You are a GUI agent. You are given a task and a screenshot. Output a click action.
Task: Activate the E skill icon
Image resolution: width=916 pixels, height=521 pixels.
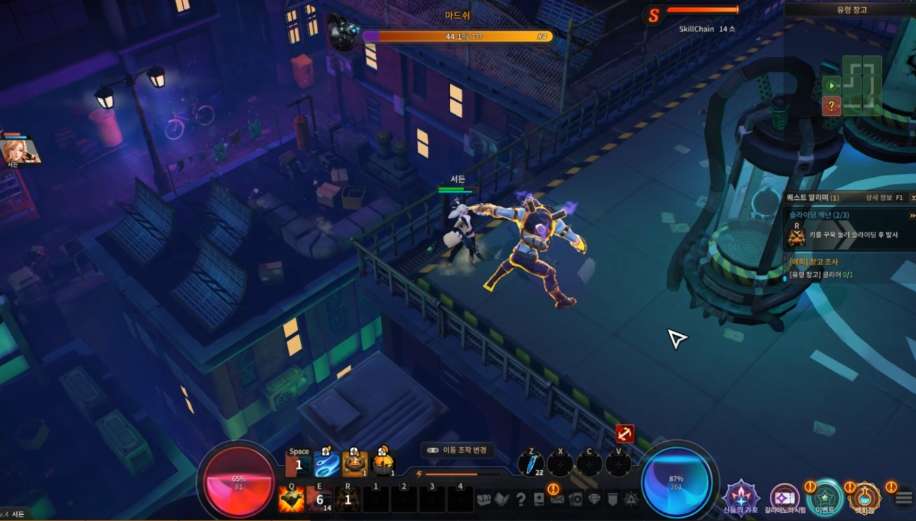tap(320, 498)
